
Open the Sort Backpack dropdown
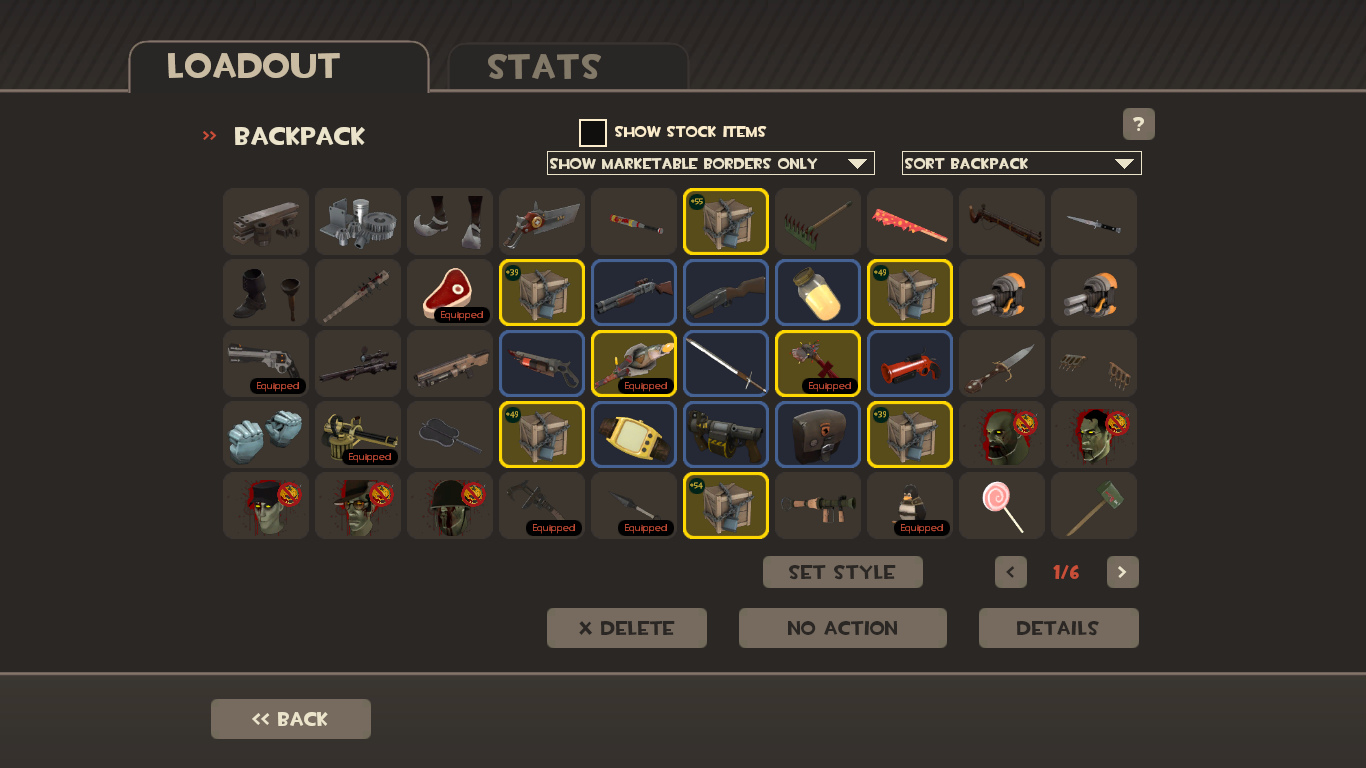coord(1021,162)
